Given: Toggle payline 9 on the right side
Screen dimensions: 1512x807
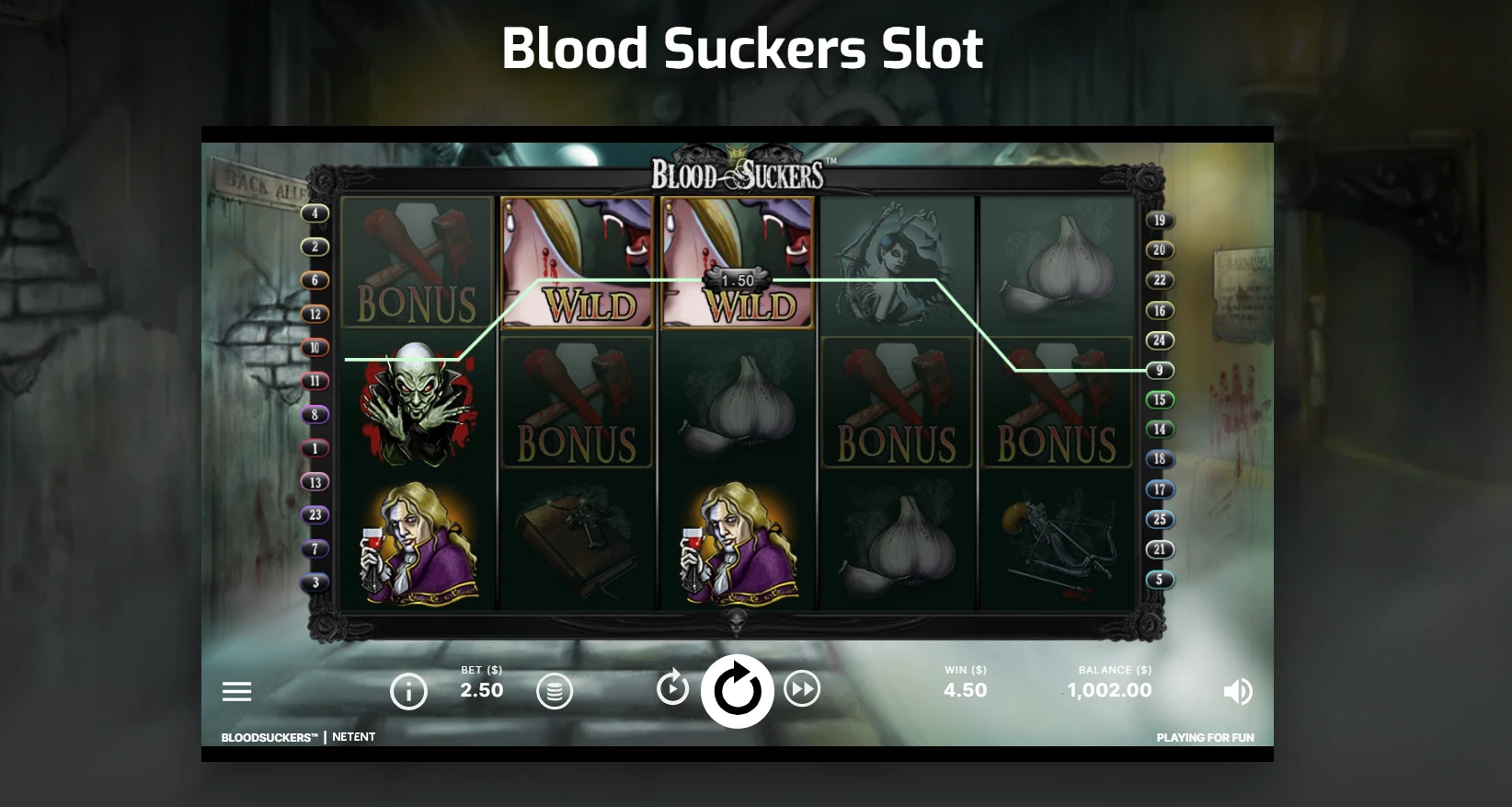Looking at the screenshot, I should coord(1161,371).
